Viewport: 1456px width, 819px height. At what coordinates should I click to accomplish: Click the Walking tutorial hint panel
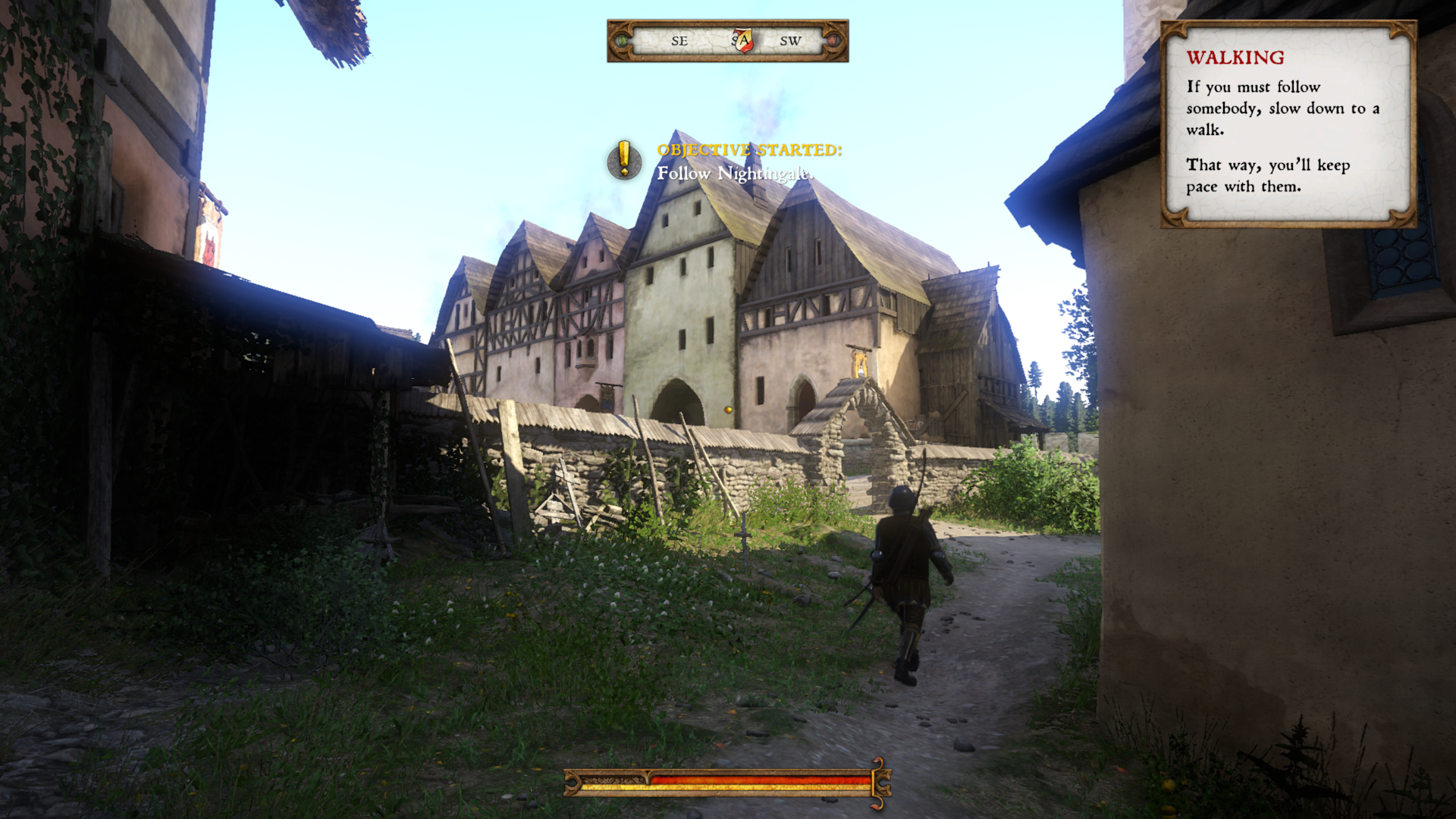[1288, 125]
